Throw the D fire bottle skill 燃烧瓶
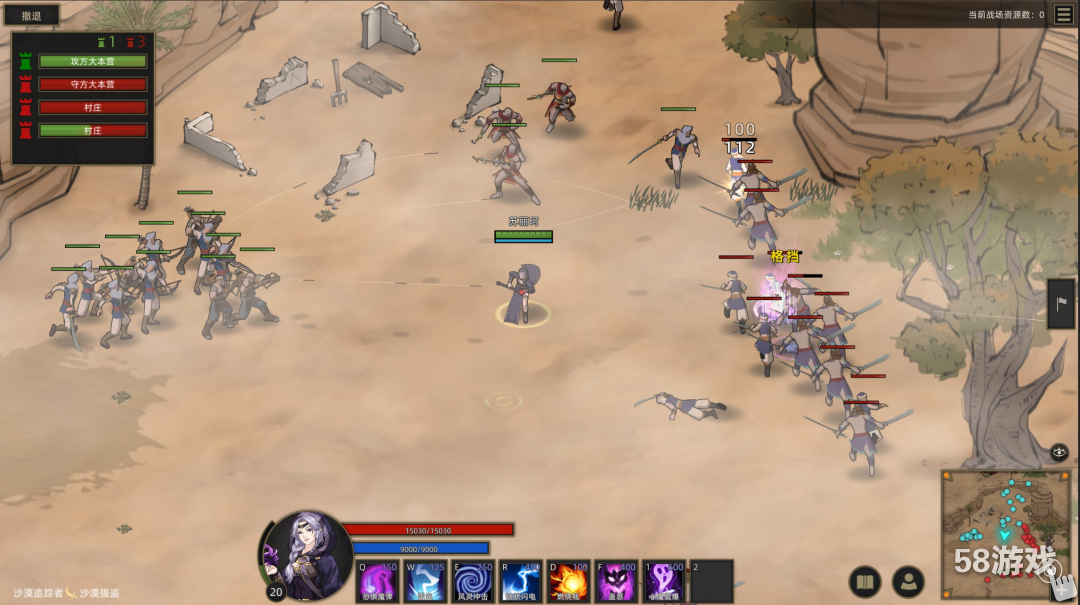 click(x=569, y=582)
